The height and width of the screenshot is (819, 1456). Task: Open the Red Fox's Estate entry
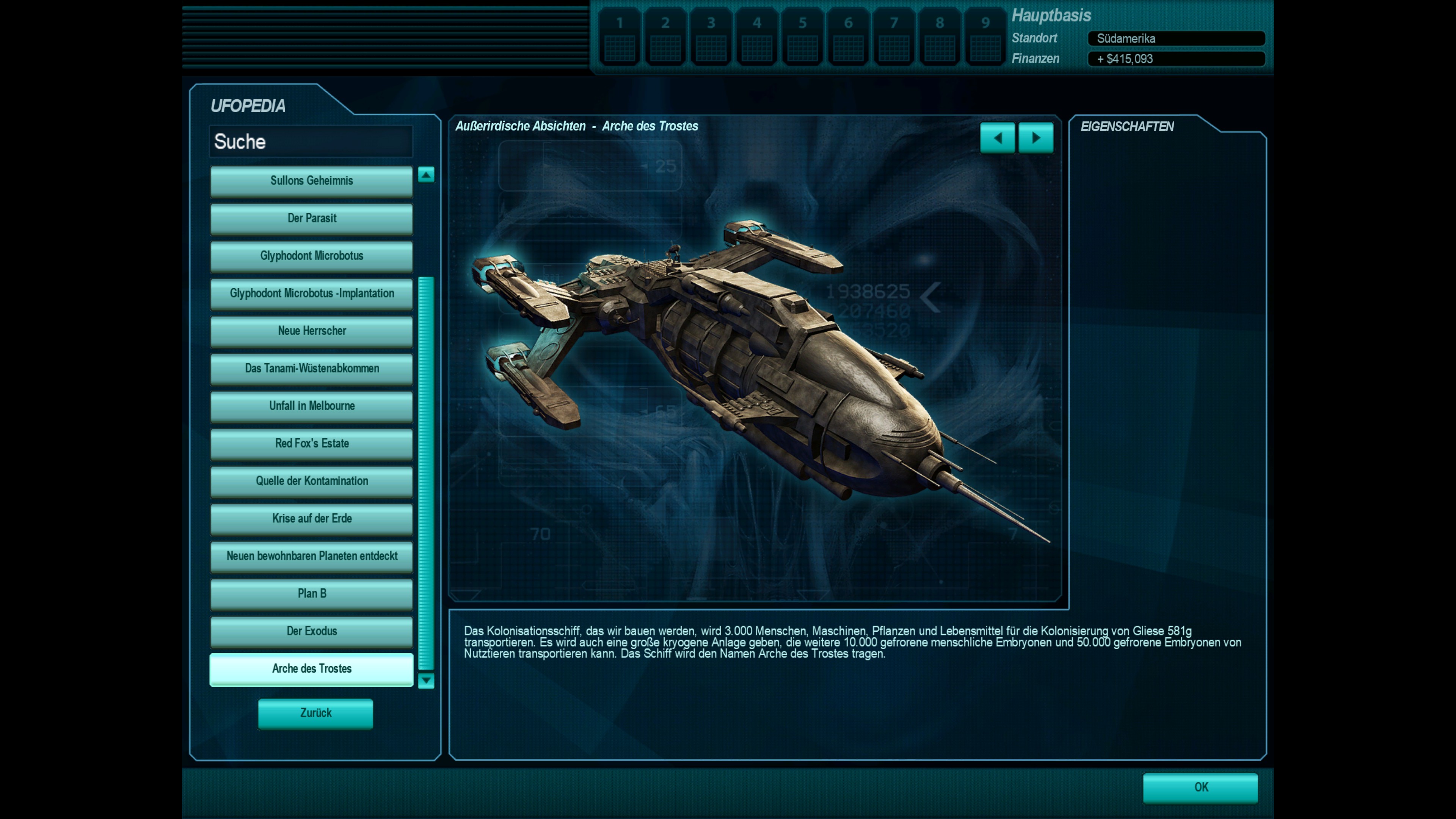point(311,444)
